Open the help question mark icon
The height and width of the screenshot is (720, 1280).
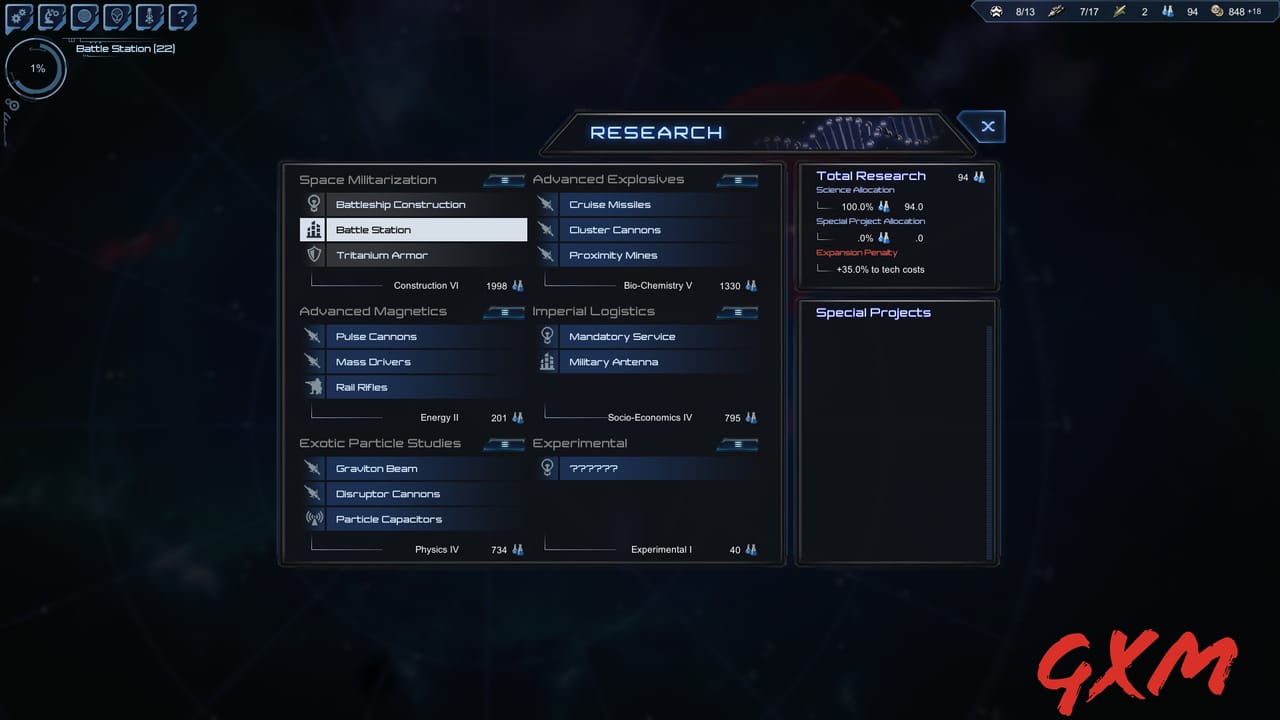tap(183, 16)
